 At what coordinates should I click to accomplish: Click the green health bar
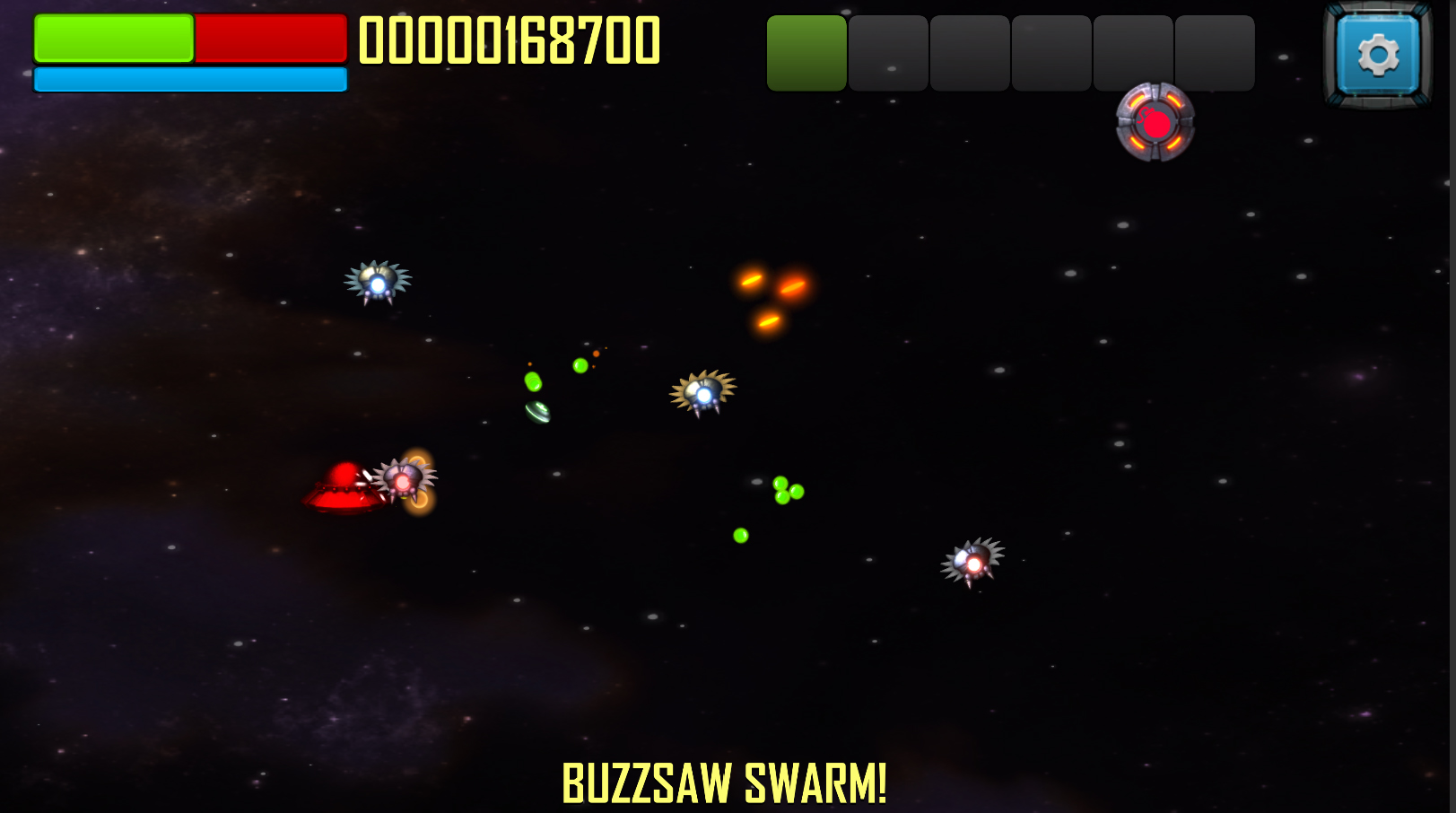(x=112, y=39)
